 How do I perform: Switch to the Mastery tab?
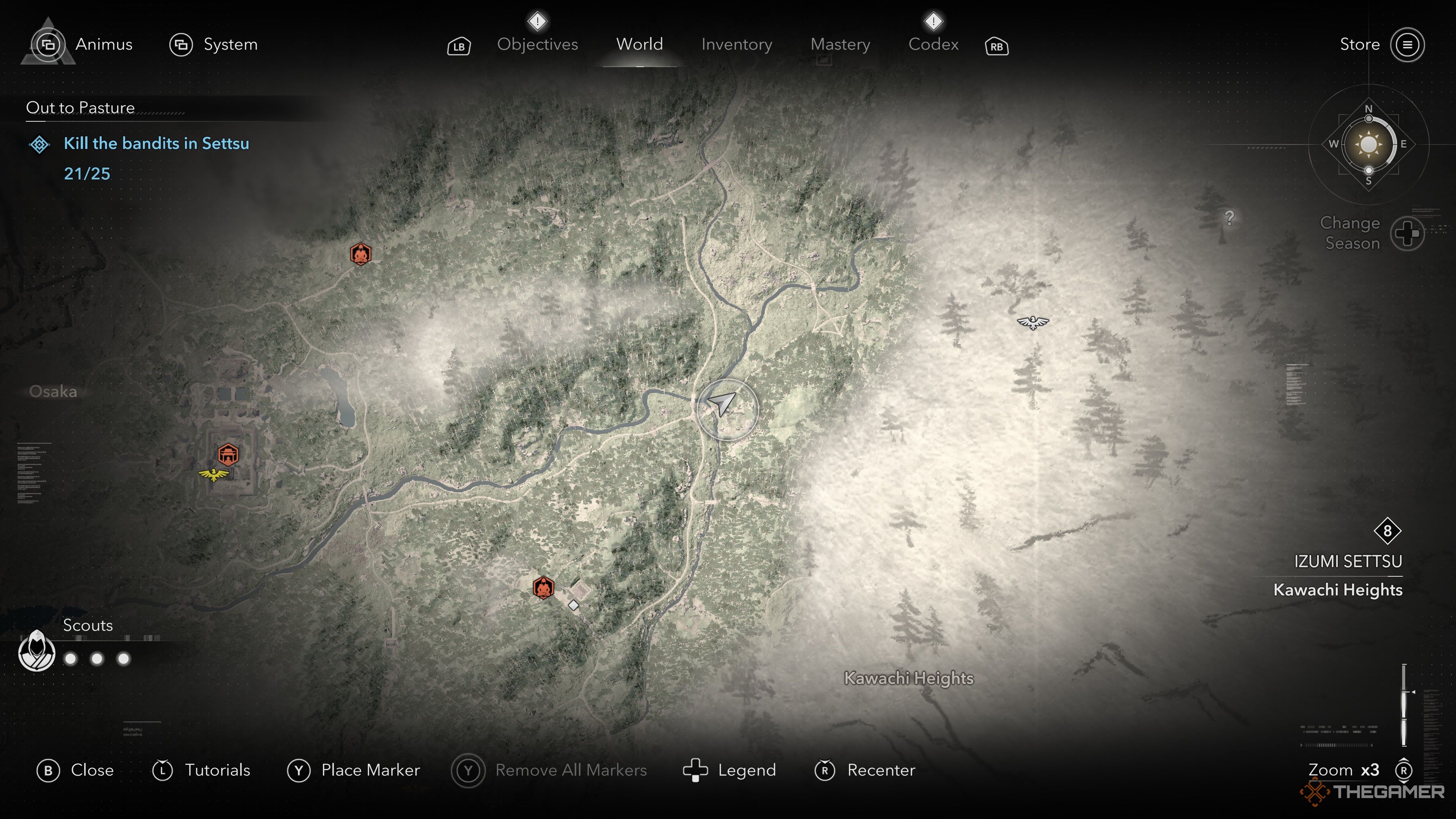(x=840, y=45)
